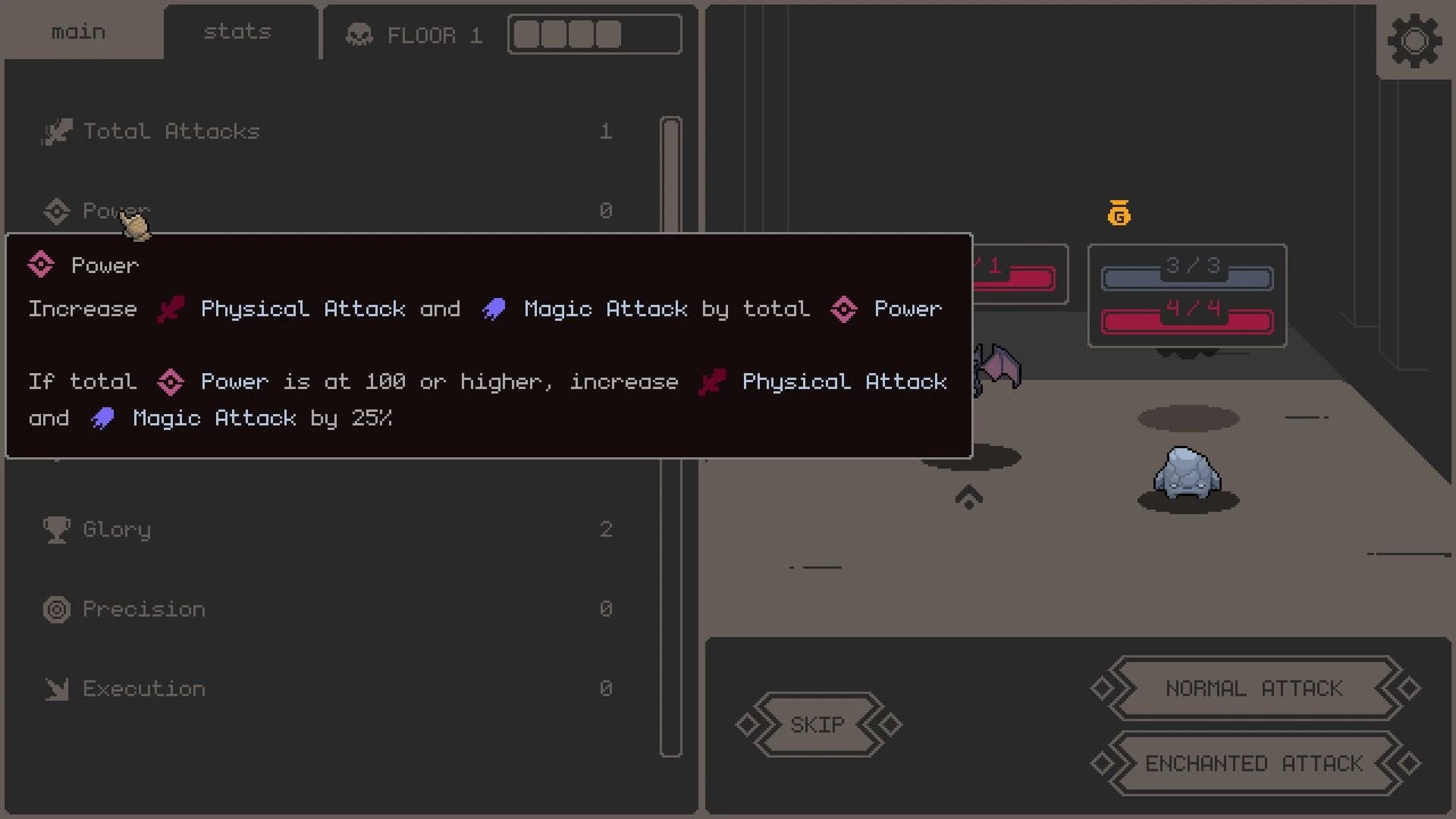
Task: Click the Power diamond icon in stats list
Action: (56, 211)
